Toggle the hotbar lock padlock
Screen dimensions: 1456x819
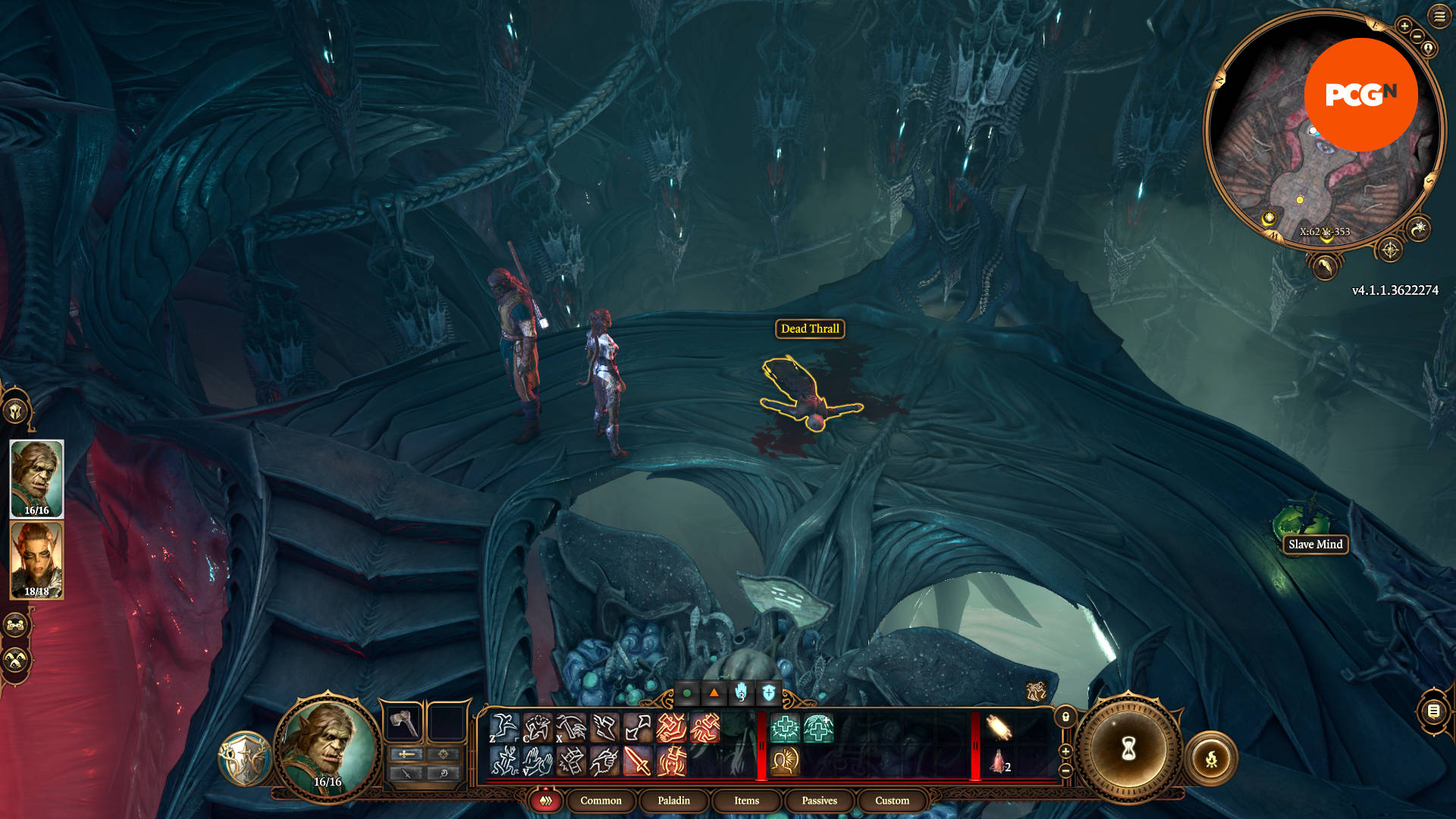[1065, 717]
